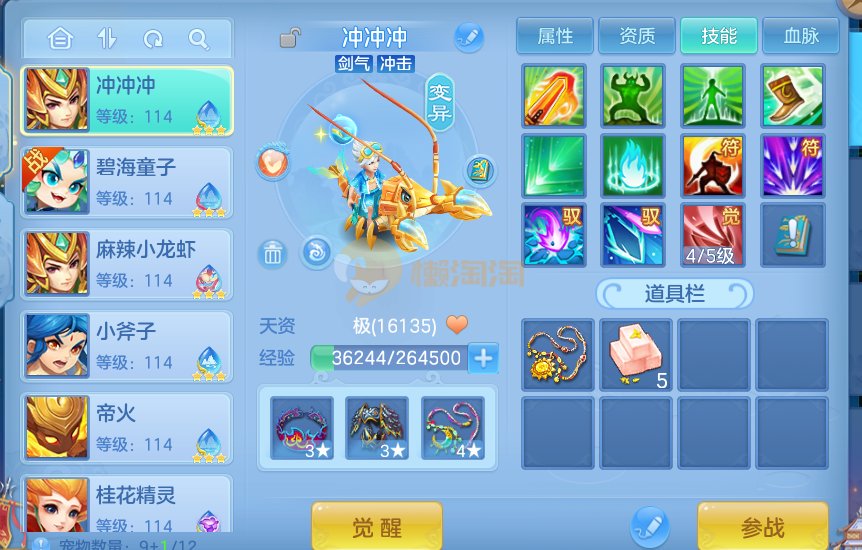Open the search magnifier icon
The image size is (862, 550).
click(x=198, y=40)
